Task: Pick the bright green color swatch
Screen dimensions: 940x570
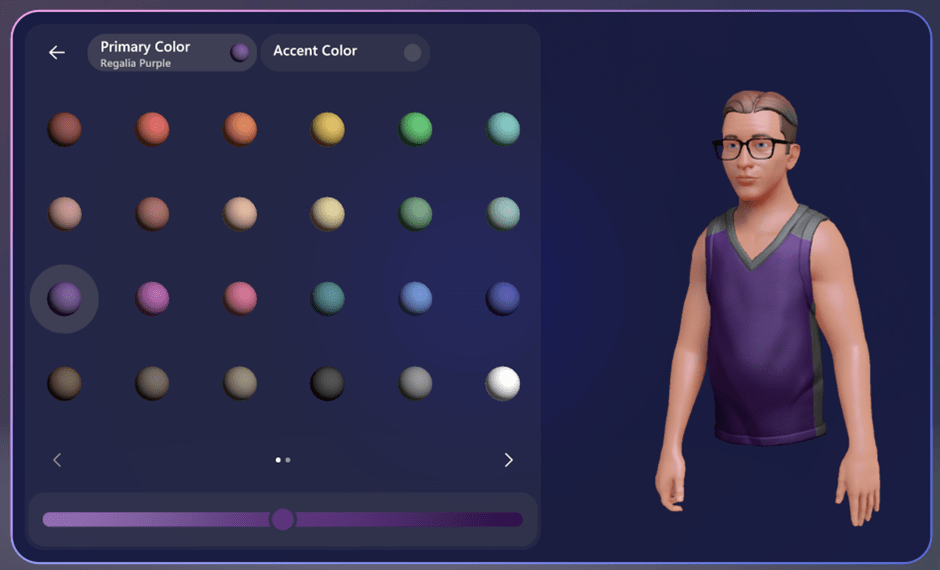Action: (x=416, y=129)
